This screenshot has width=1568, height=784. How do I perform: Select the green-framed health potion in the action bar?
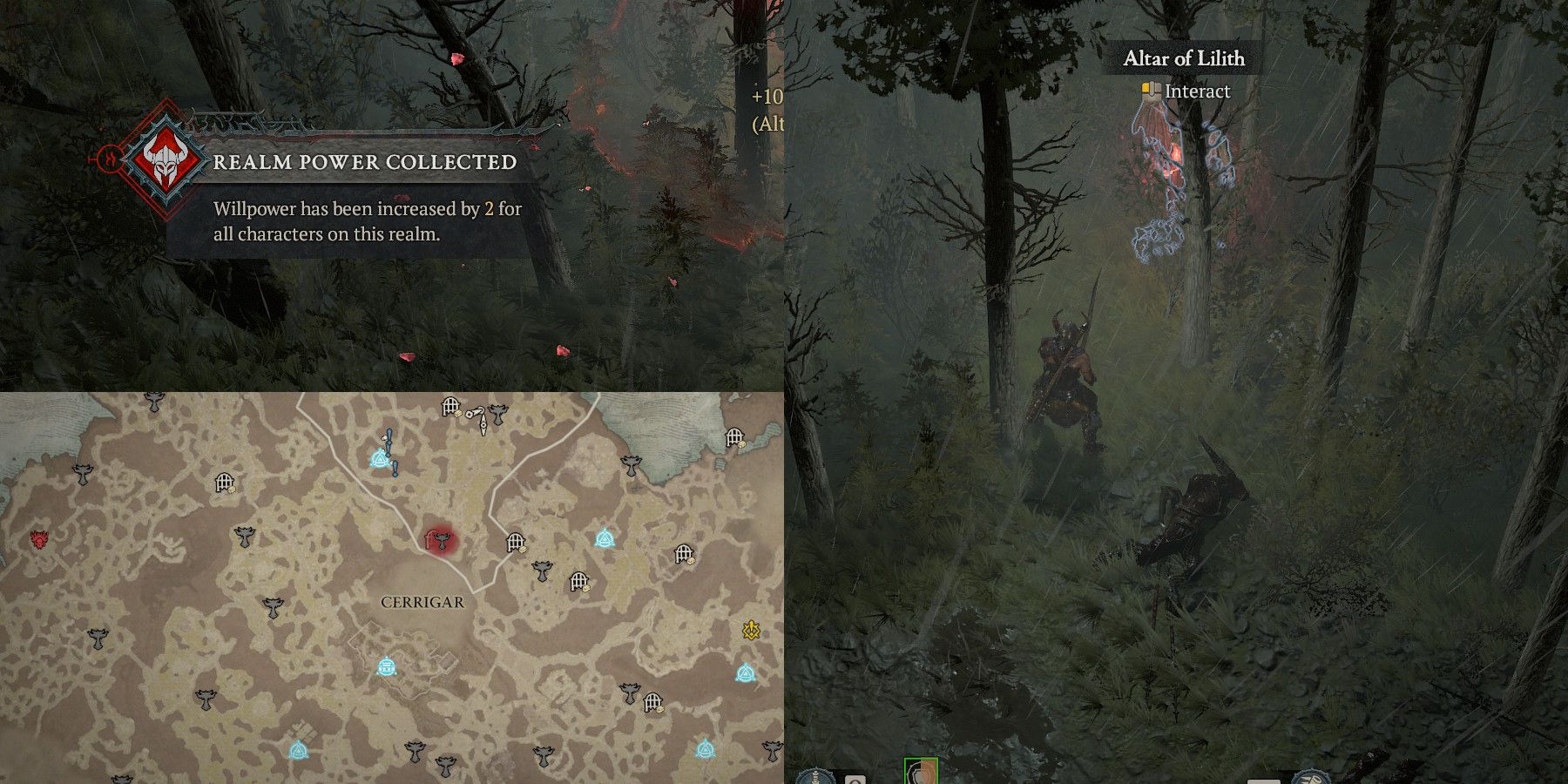pos(921,774)
